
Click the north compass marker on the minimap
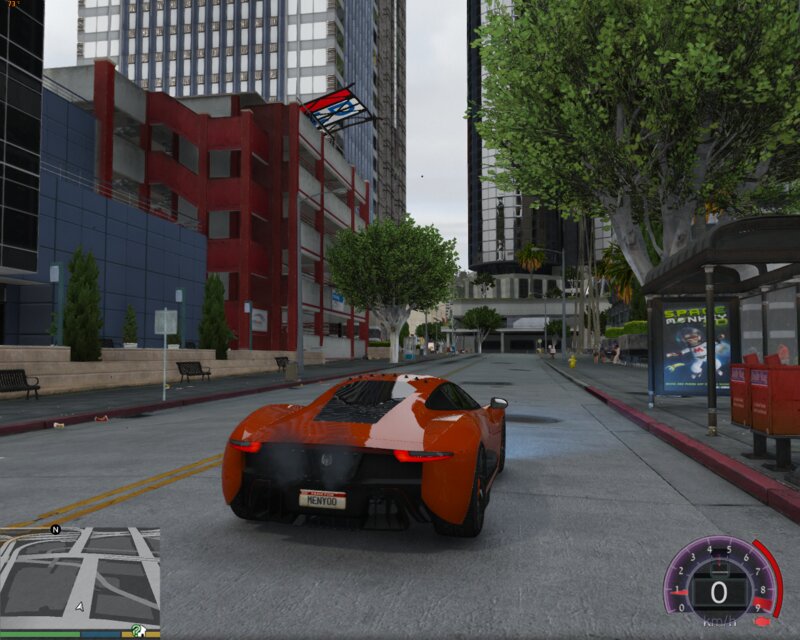pos(56,529)
